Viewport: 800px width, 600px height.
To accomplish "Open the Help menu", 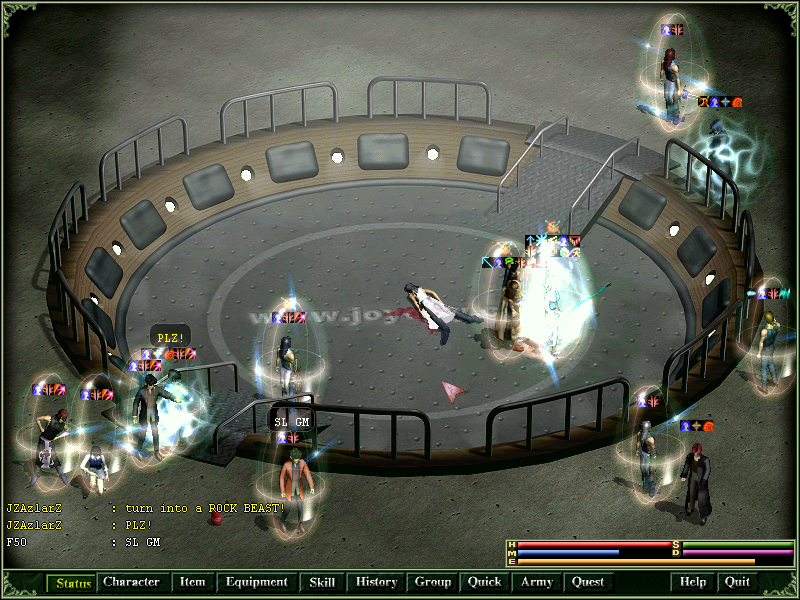I will pos(693,582).
